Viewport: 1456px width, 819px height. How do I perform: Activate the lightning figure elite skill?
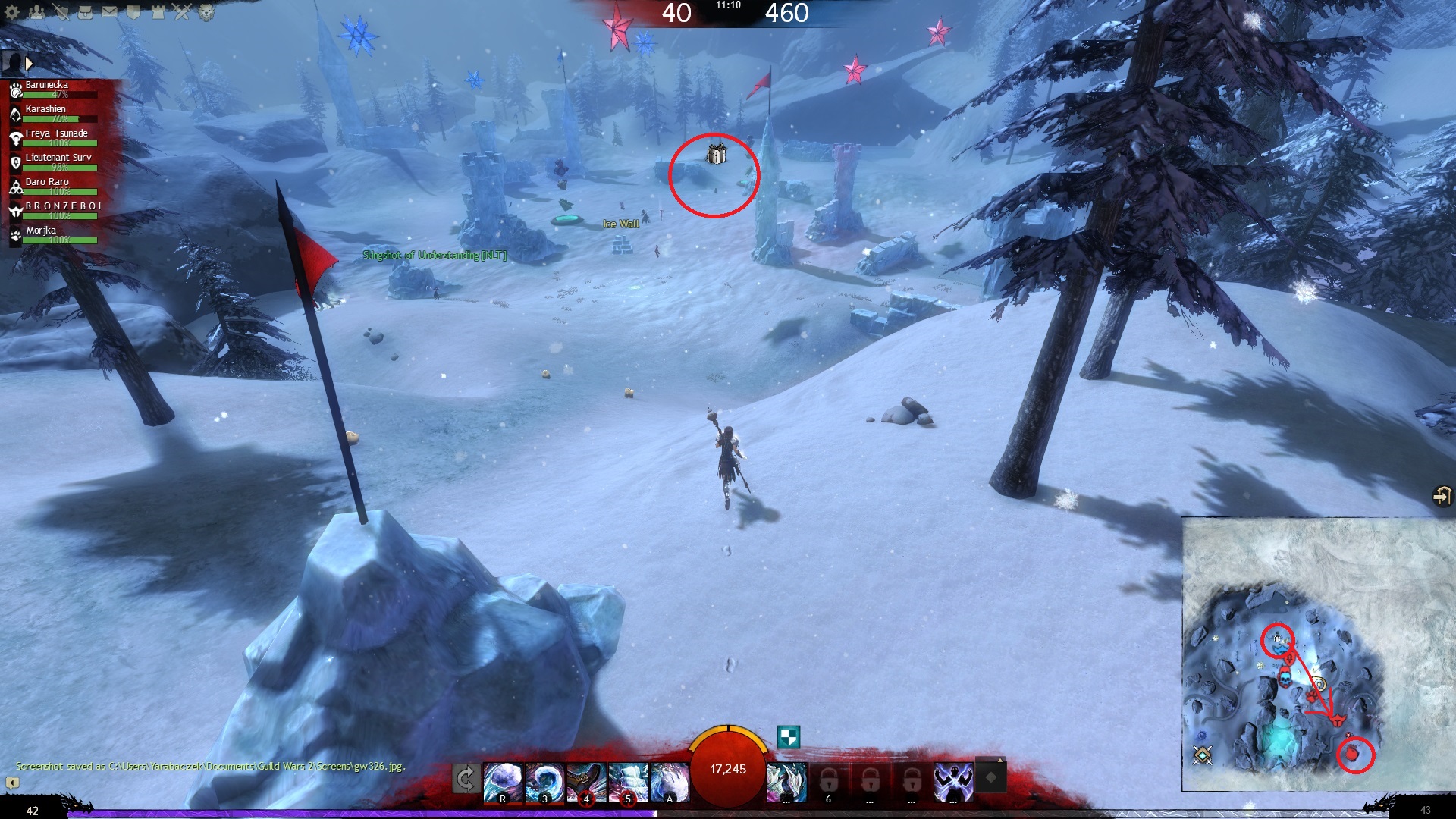coord(953,782)
